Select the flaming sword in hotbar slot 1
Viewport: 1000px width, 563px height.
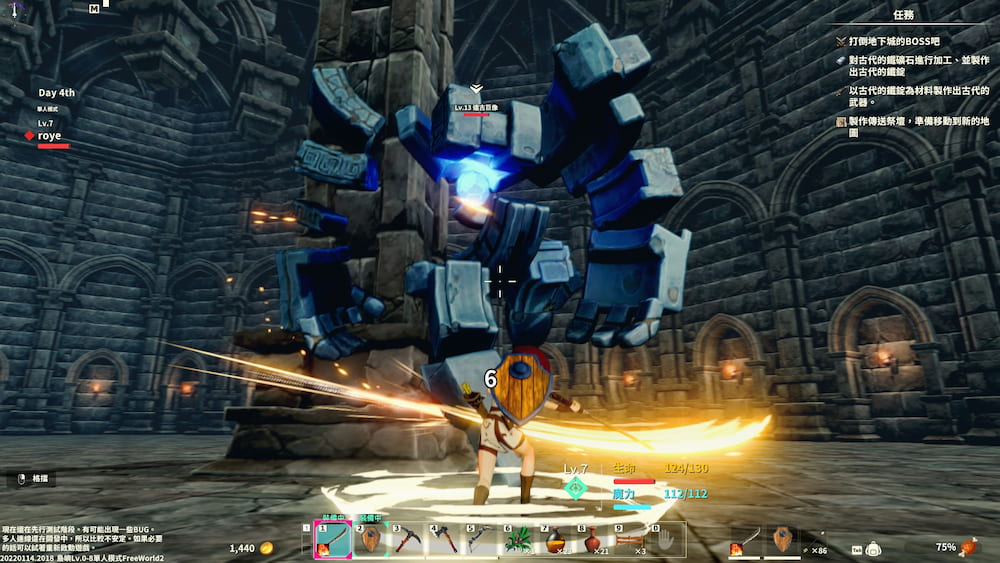tap(330, 541)
